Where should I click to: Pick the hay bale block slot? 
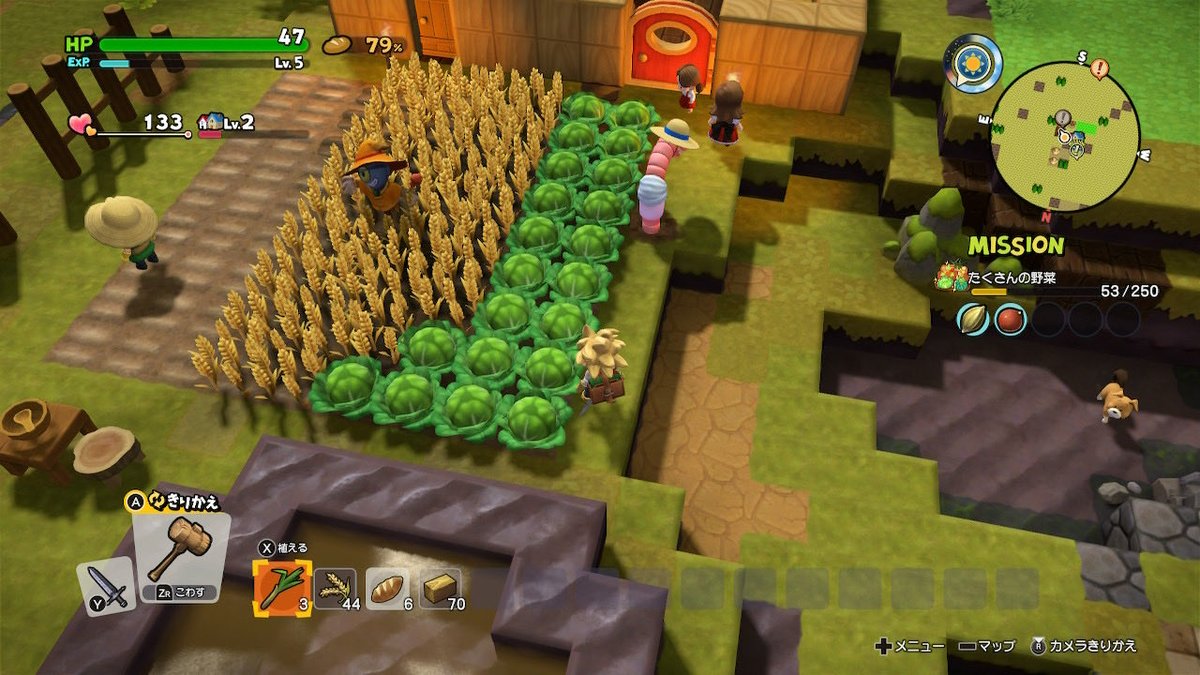pyautogui.click(x=440, y=588)
